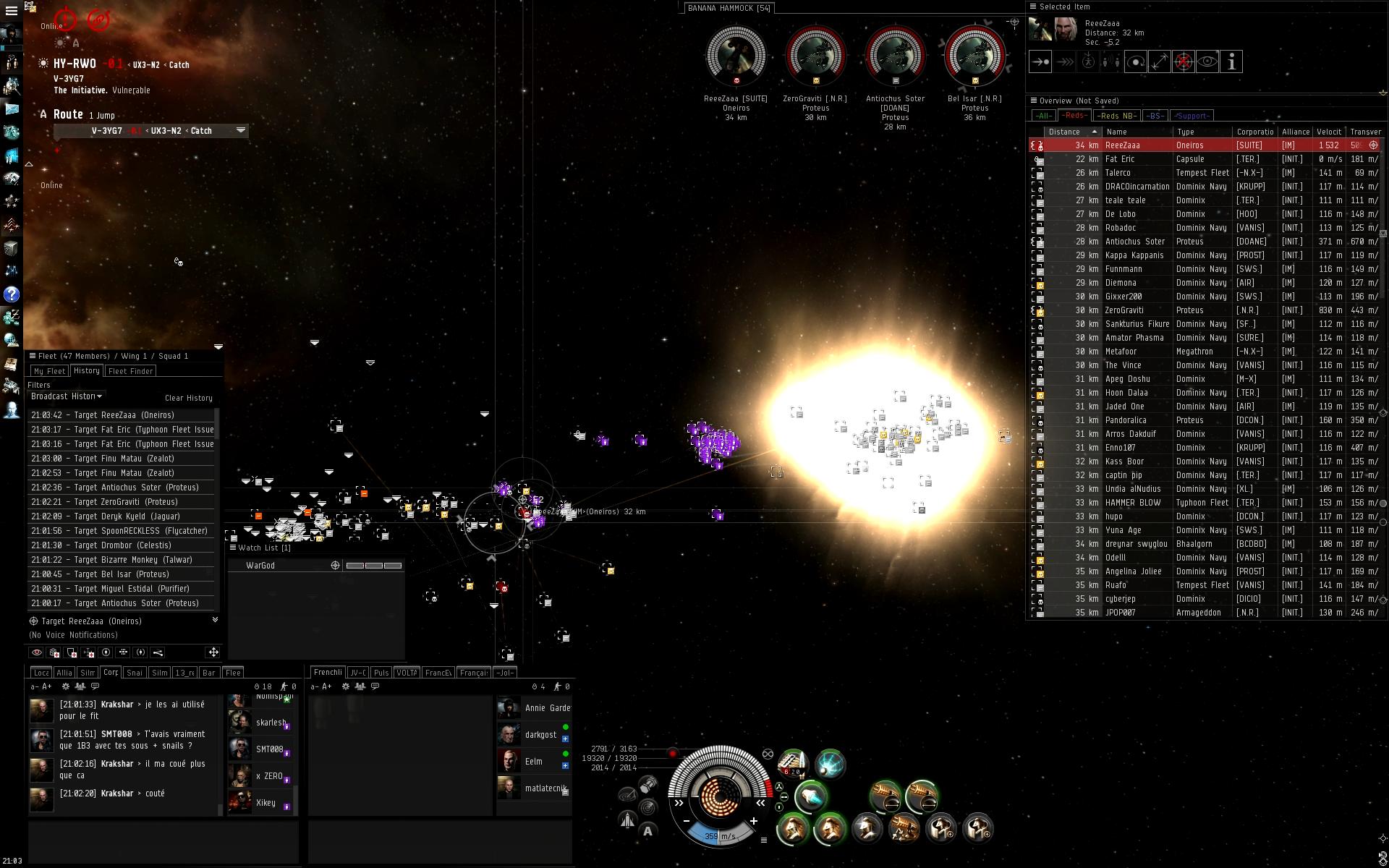Image resolution: width=1389 pixels, height=868 pixels.
Task: Open the My Fleet tab
Action: point(49,371)
